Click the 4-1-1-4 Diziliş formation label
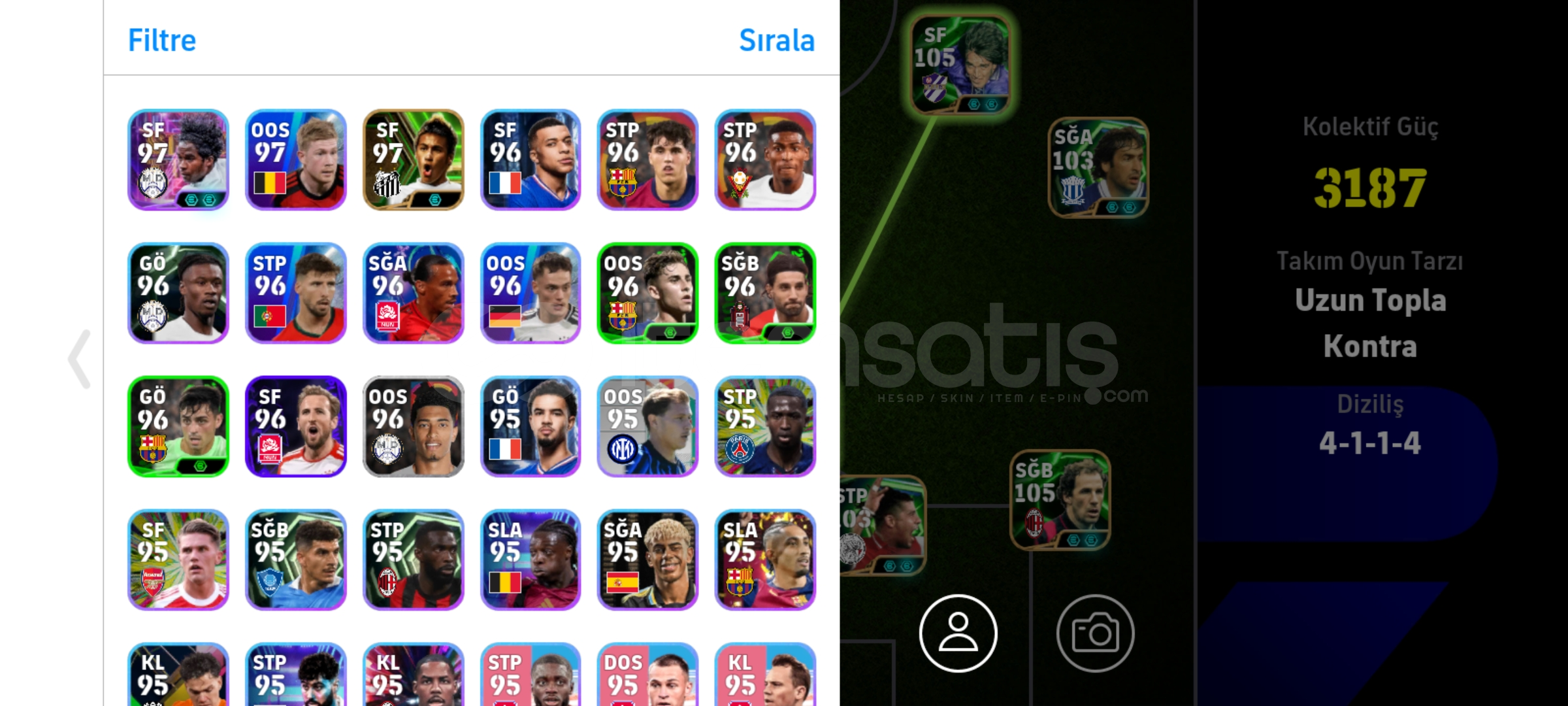Viewport: 1568px width, 706px height. pos(1371,440)
